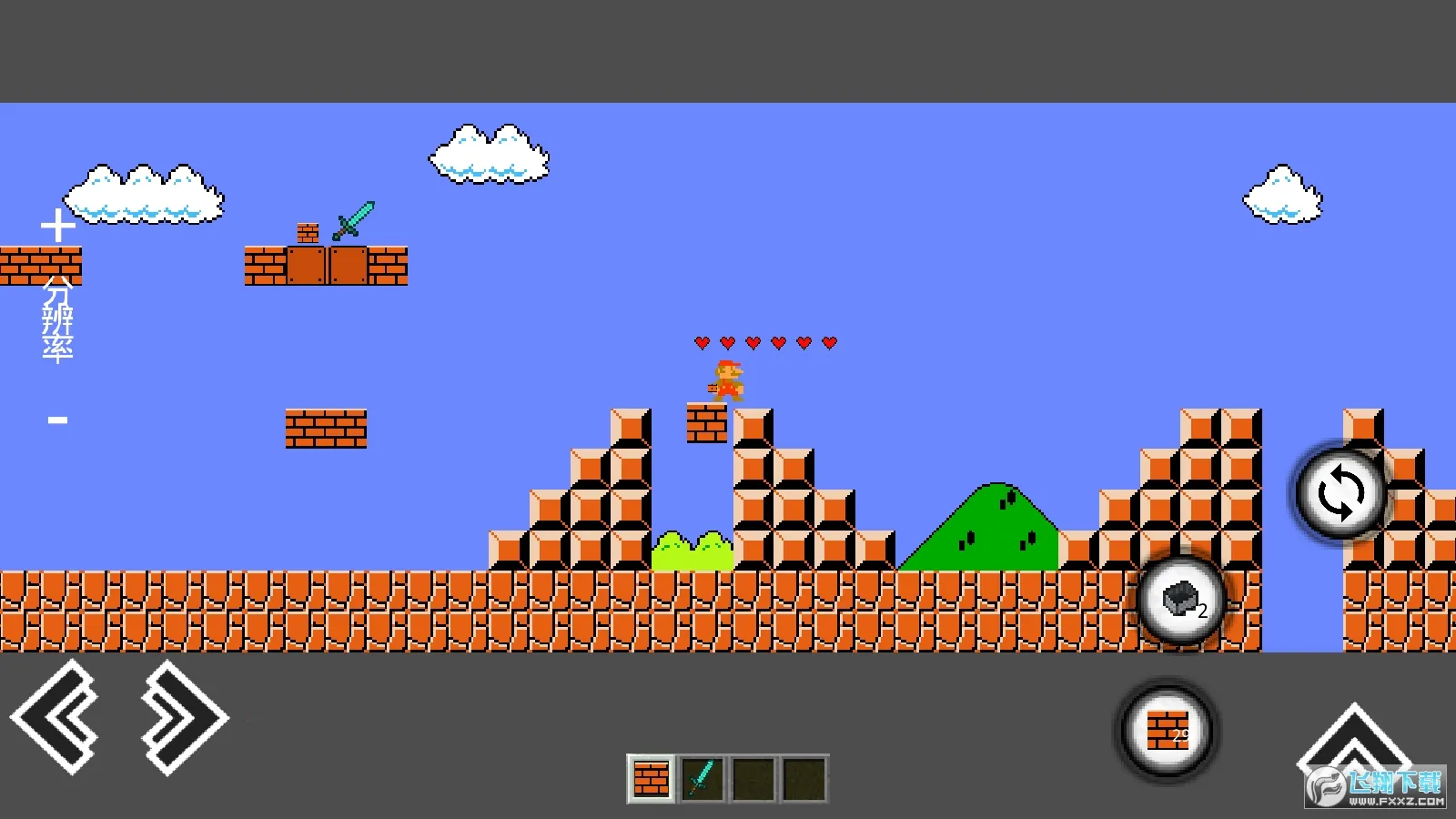
Task: Use the round coal item button
Action: pyautogui.click(x=1182, y=601)
